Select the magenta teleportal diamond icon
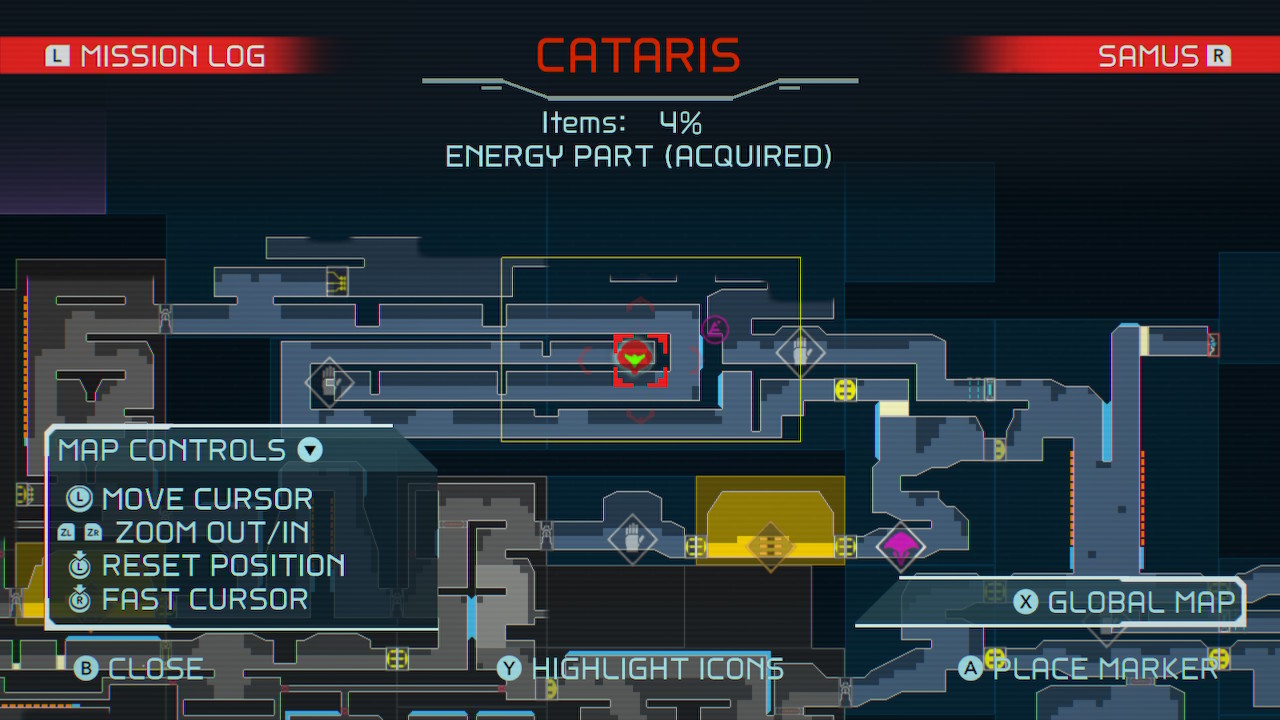This screenshot has width=1280, height=720. (900, 548)
